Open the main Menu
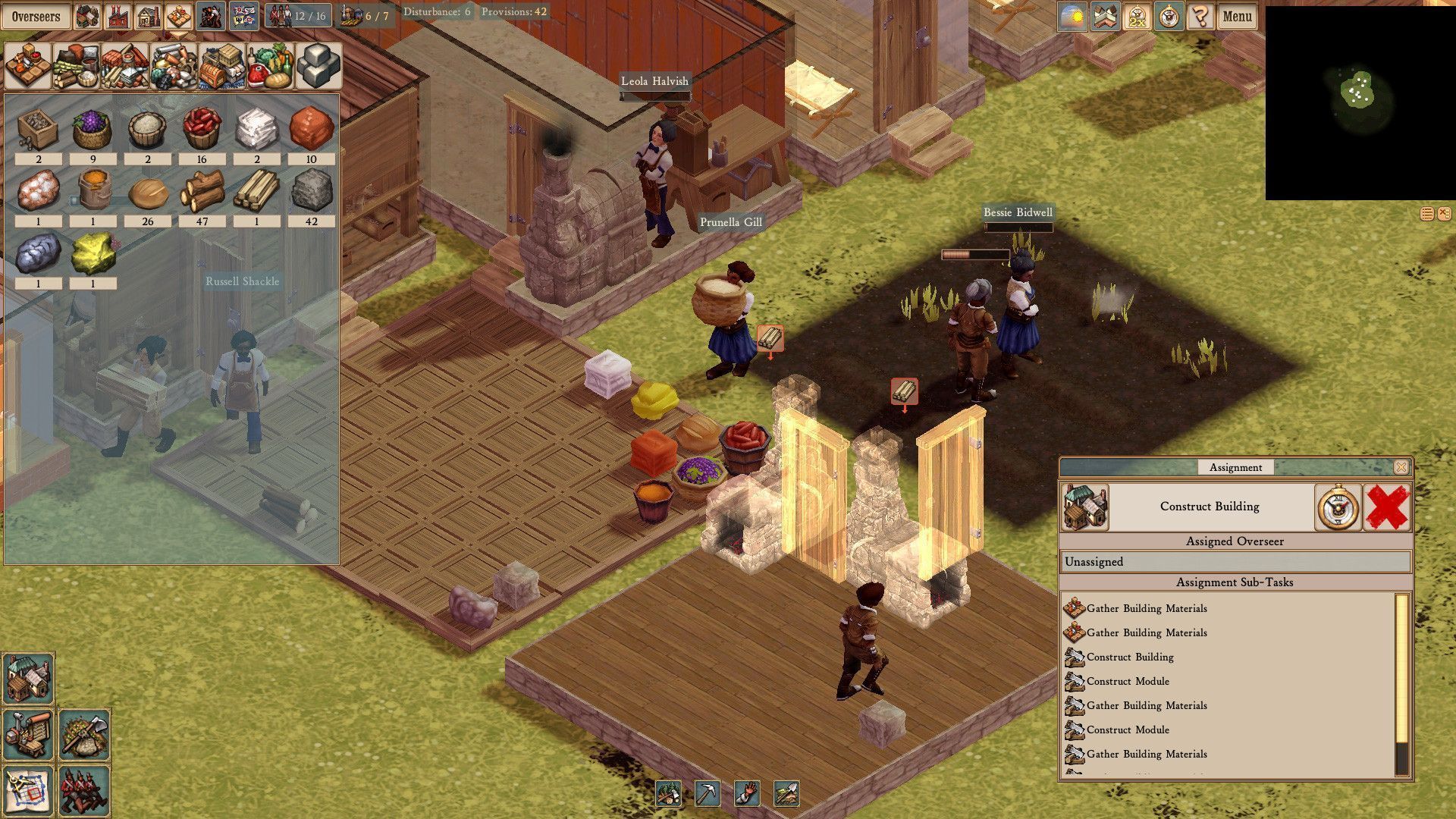Viewport: 1456px width, 819px height. [1237, 17]
